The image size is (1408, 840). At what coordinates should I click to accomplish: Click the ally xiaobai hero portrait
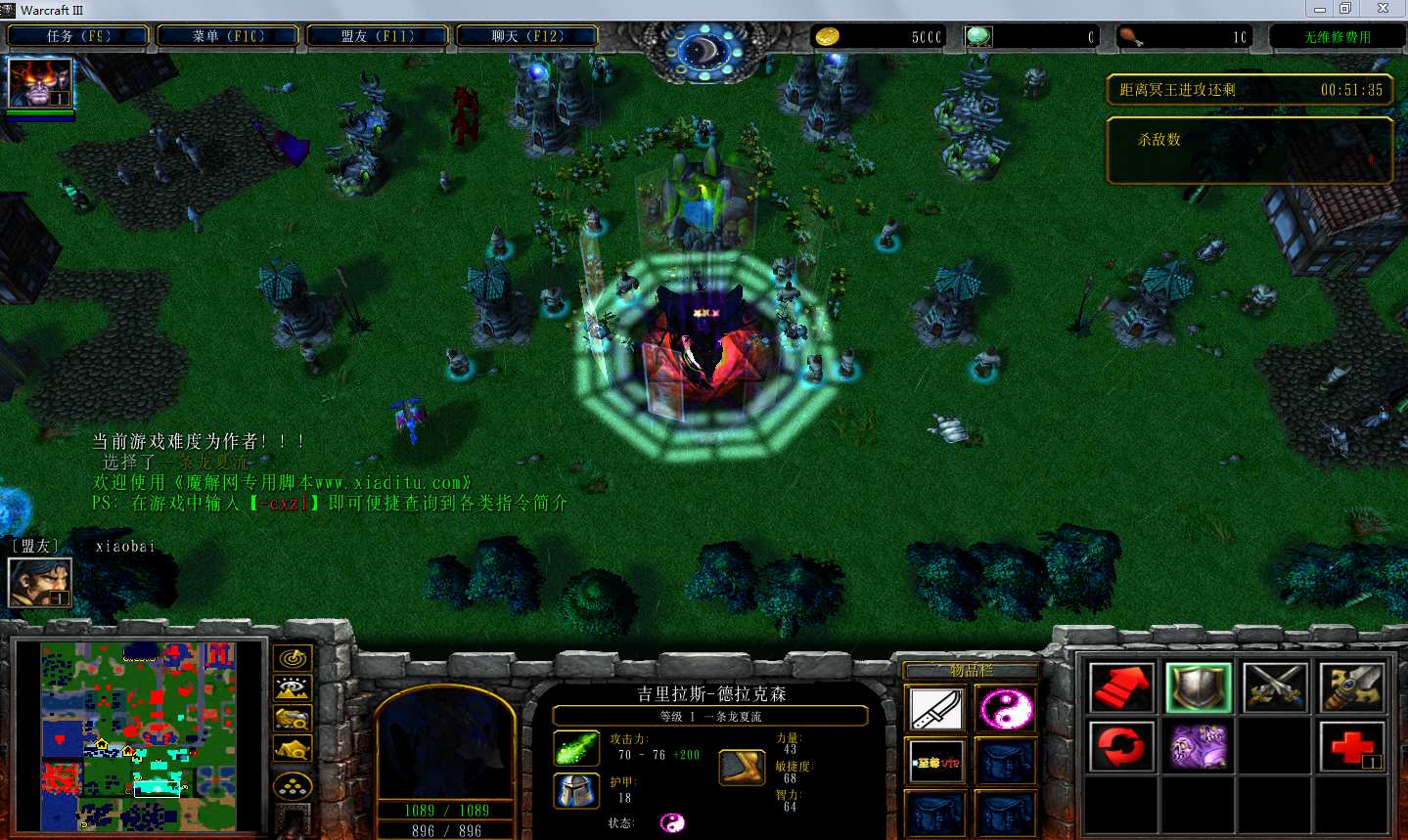pos(40,582)
